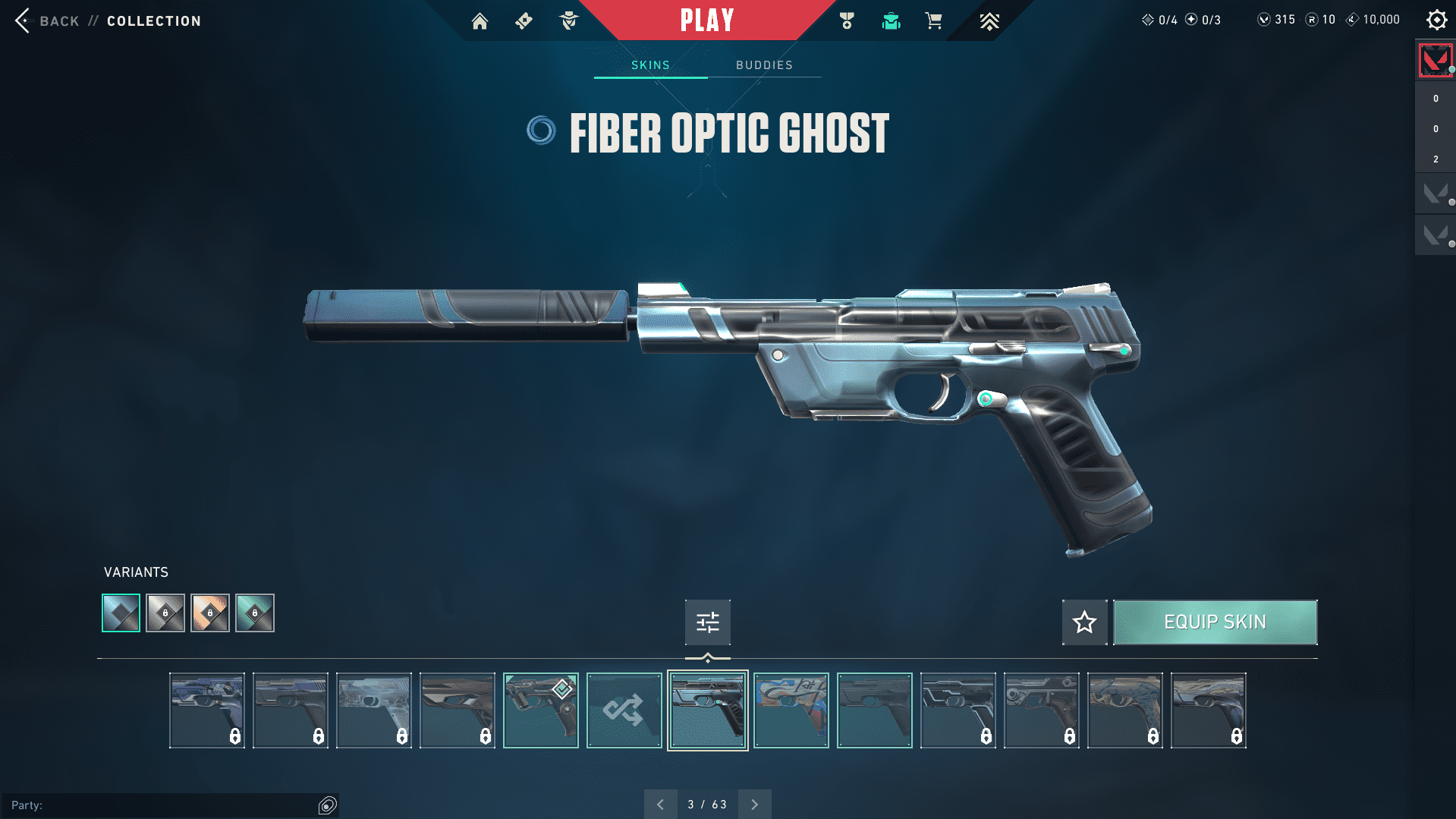Equip the Fiber Optic Ghost skin
Viewport: 1456px width, 819px height.
point(1215,622)
